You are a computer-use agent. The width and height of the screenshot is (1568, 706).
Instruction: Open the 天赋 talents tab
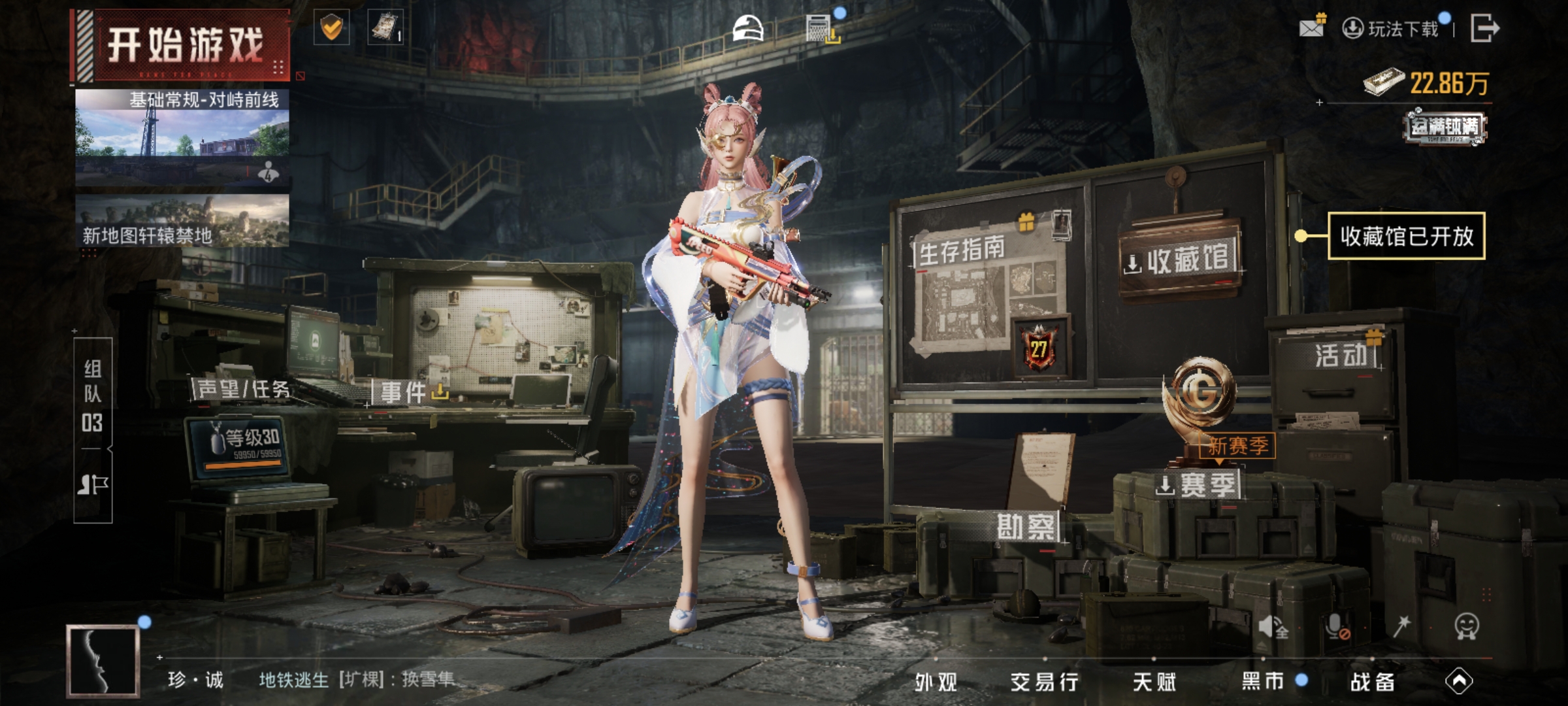tap(1154, 682)
